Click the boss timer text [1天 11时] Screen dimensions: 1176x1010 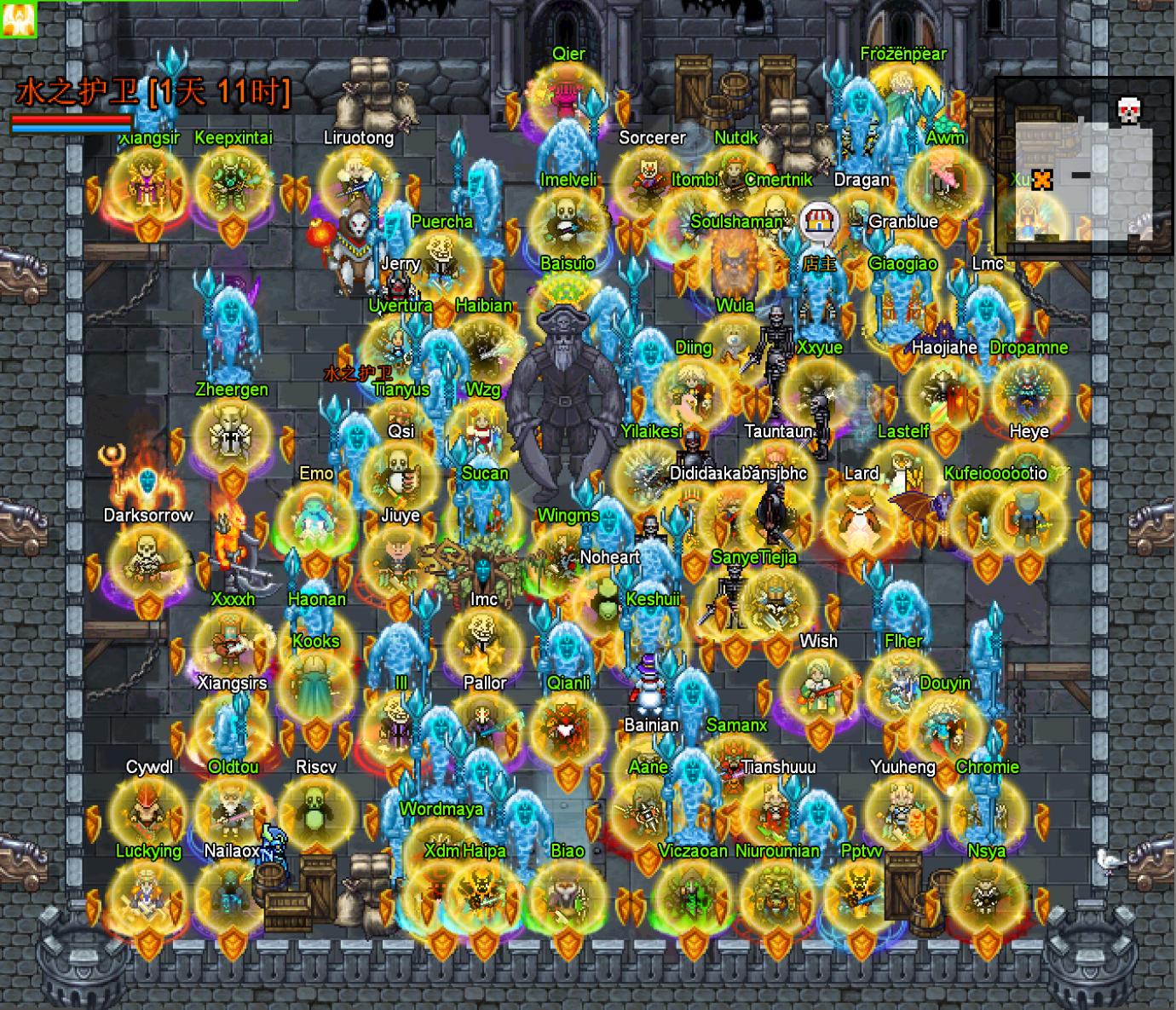tap(220, 94)
